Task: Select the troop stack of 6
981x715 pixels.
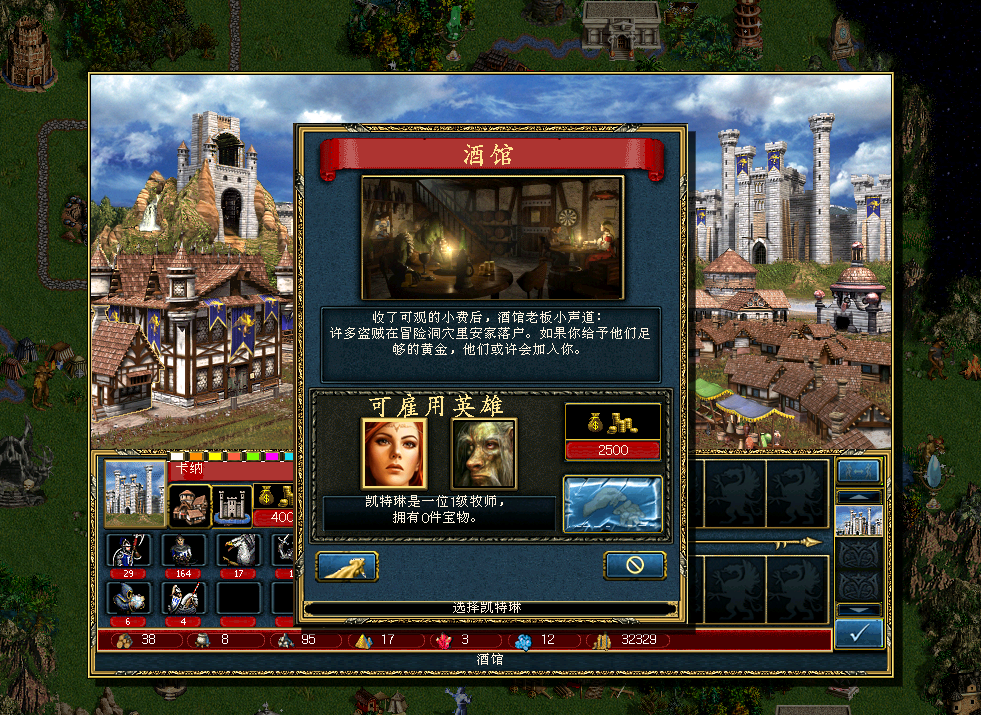Action: (129, 598)
